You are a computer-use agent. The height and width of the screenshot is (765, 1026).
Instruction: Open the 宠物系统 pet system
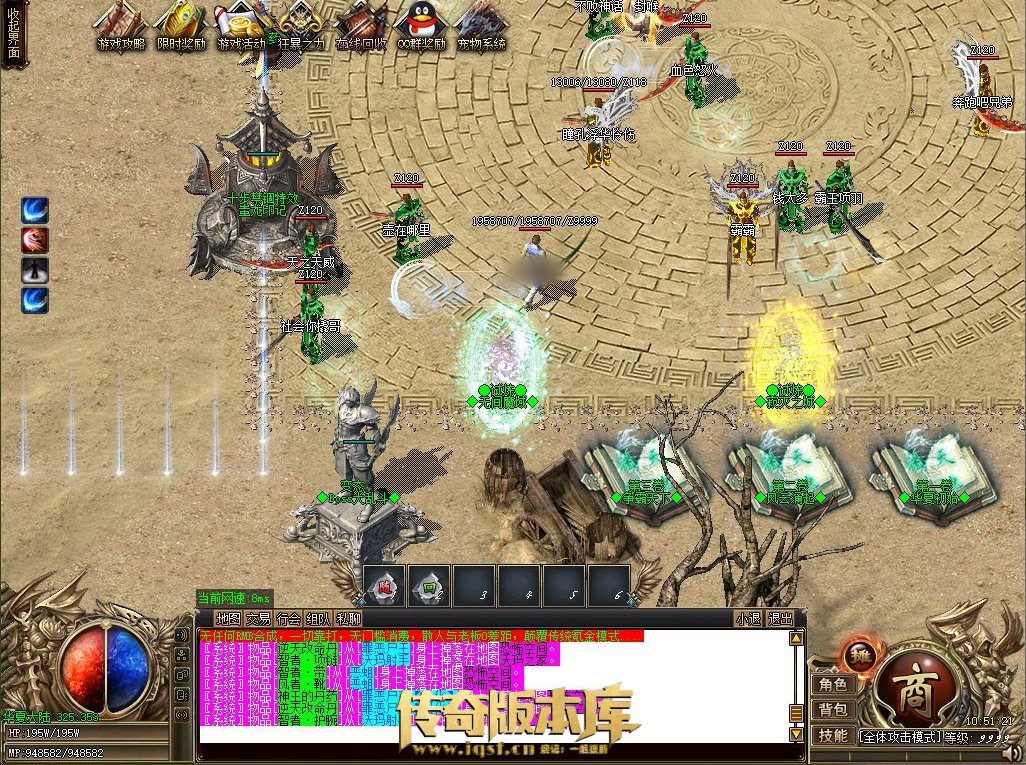[481, 26]
